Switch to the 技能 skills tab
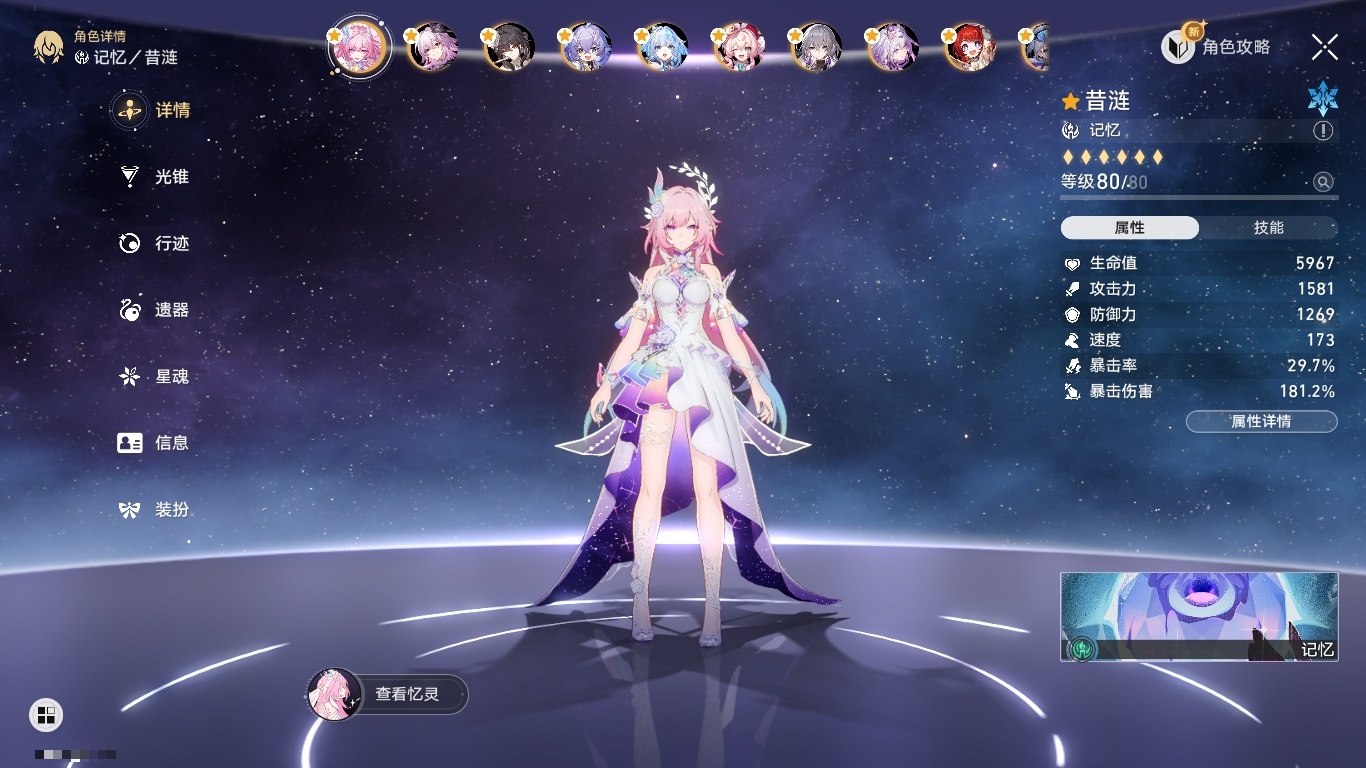The width and height of the screenshot is (1366, 768). coord(1268,228)
